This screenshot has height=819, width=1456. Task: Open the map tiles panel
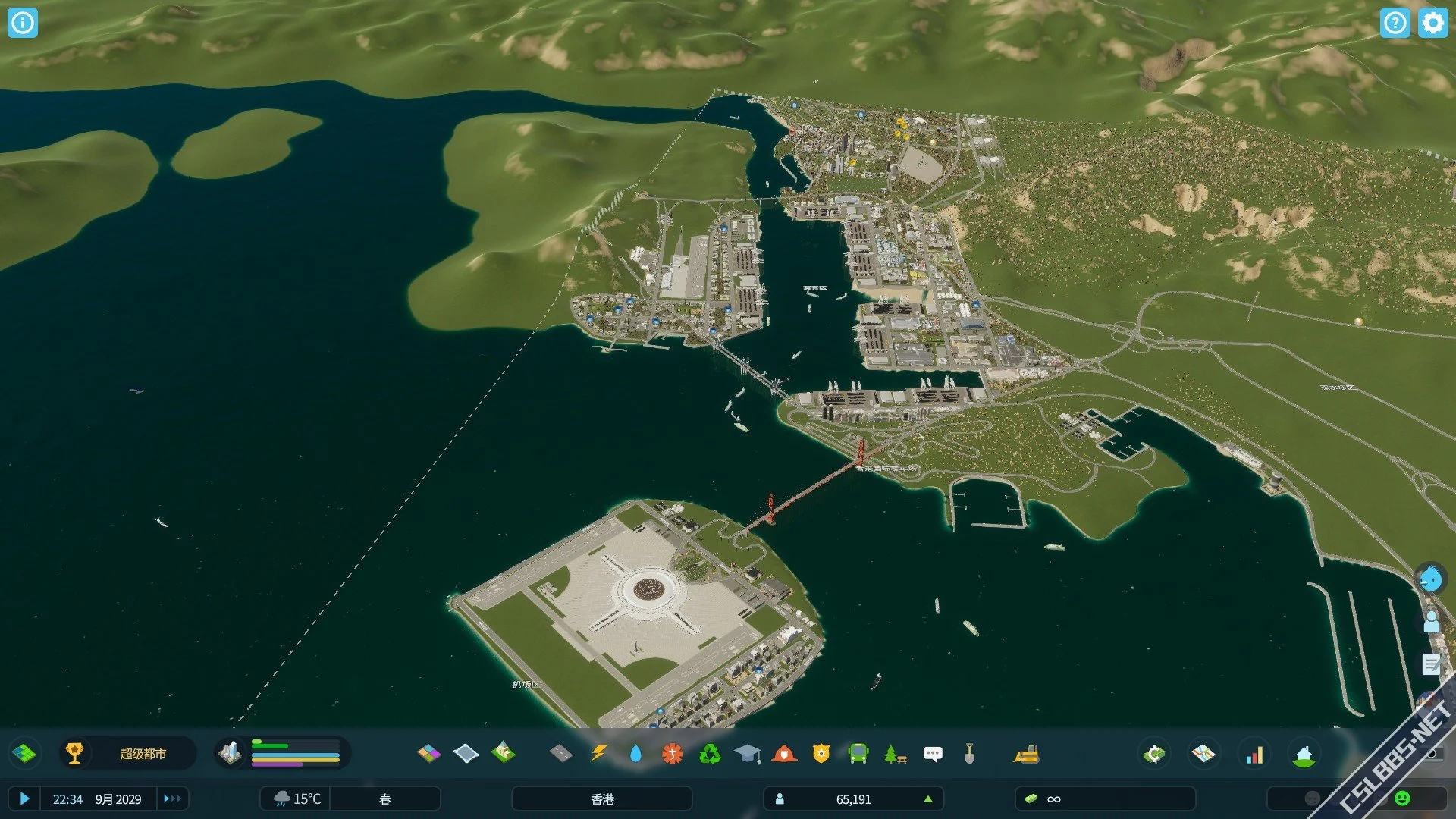24,754
